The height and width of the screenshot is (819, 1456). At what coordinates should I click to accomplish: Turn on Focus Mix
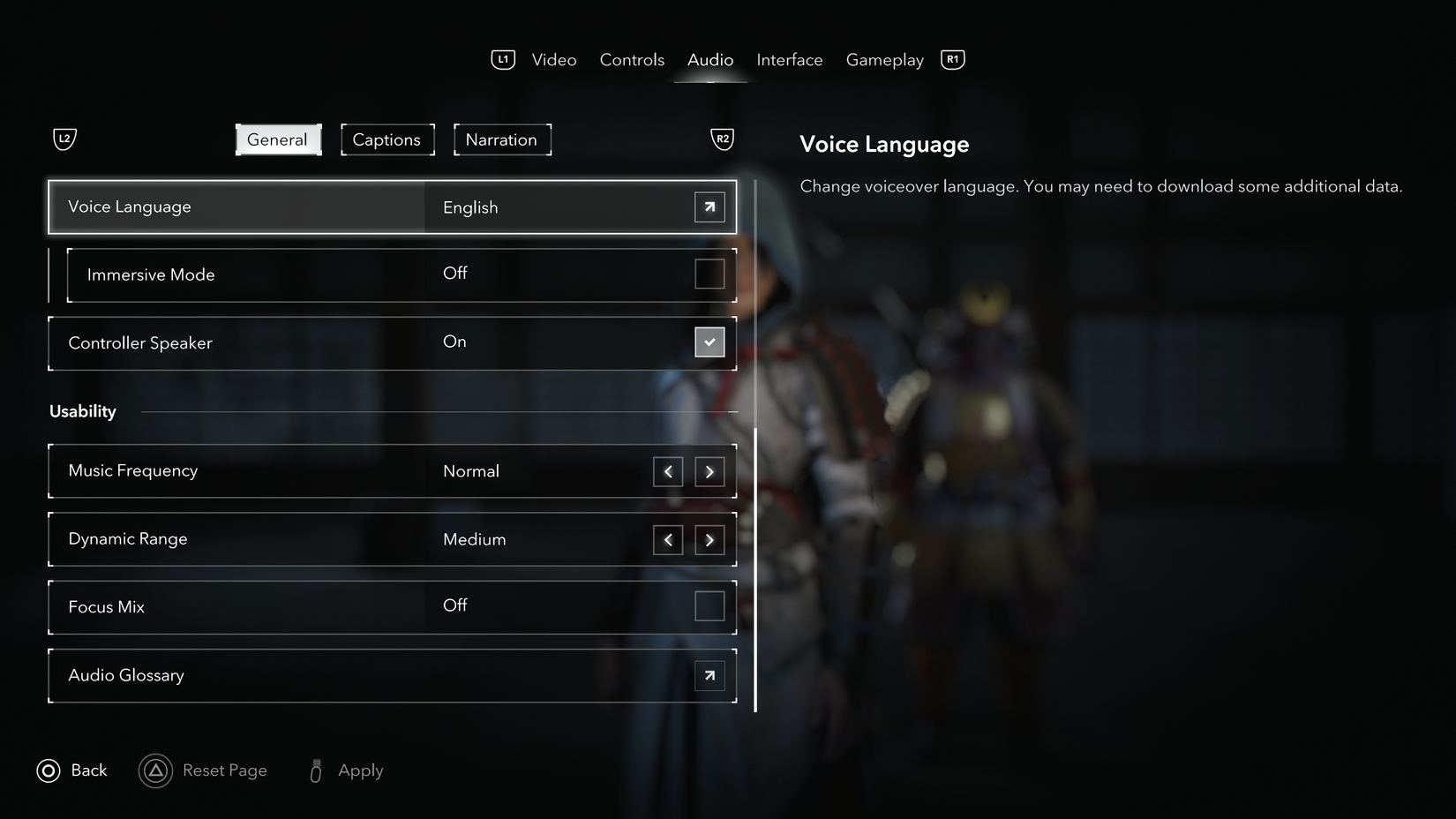[x=709, y=606]
